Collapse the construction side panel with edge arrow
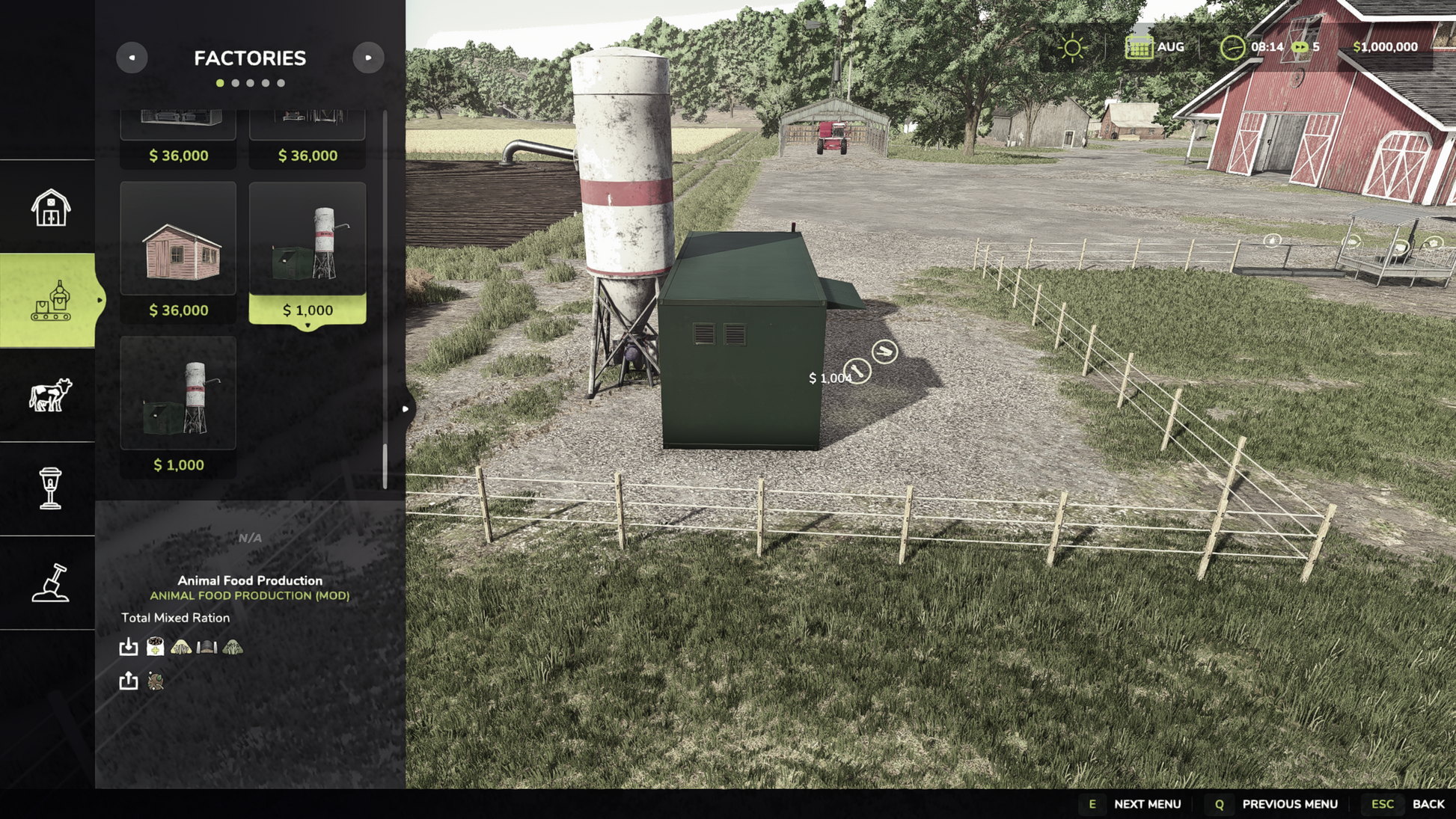Screen dimensions: 1456x819 click(406, 409)
